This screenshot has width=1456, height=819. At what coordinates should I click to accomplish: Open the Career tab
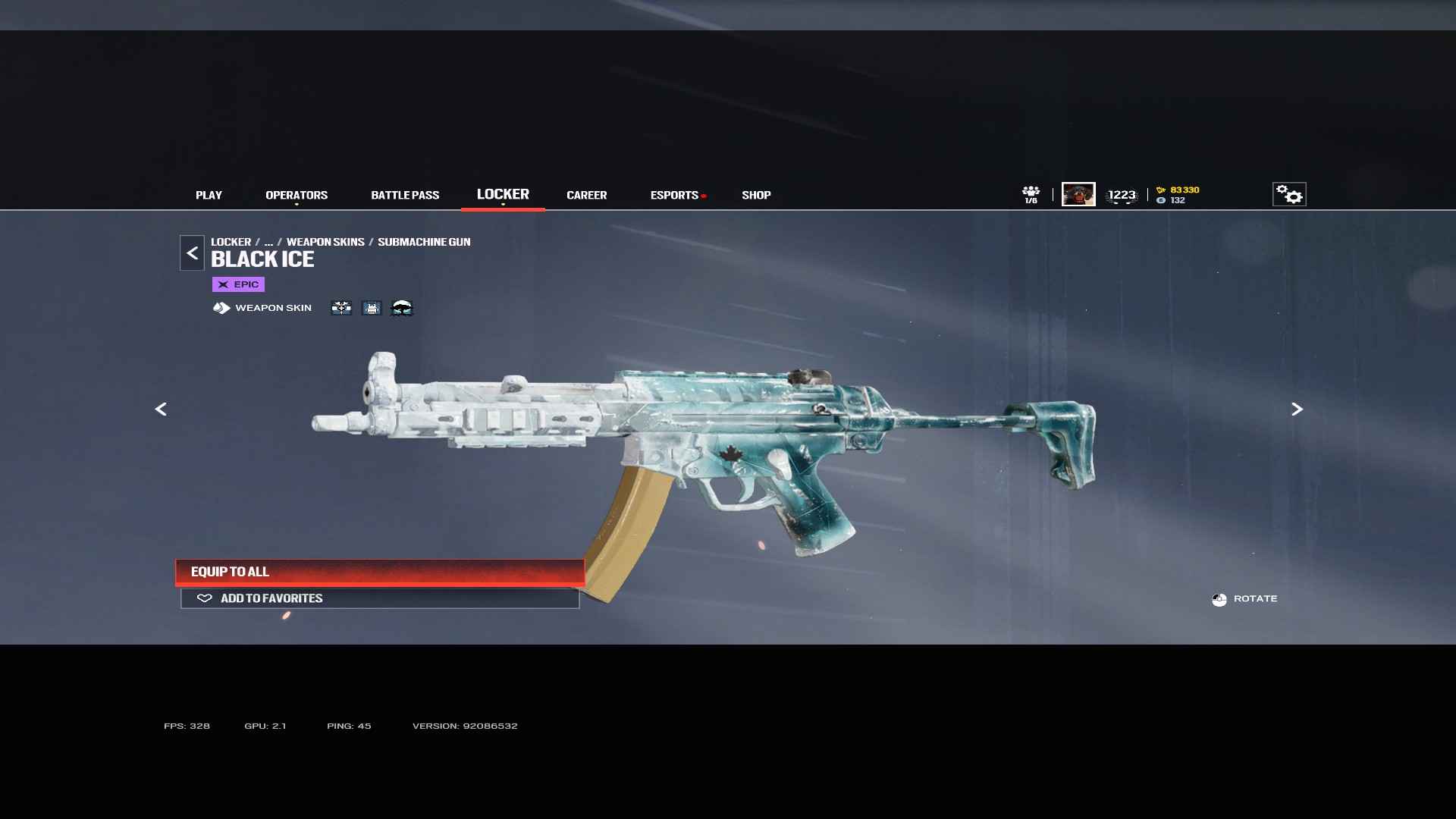coord(586,195)
